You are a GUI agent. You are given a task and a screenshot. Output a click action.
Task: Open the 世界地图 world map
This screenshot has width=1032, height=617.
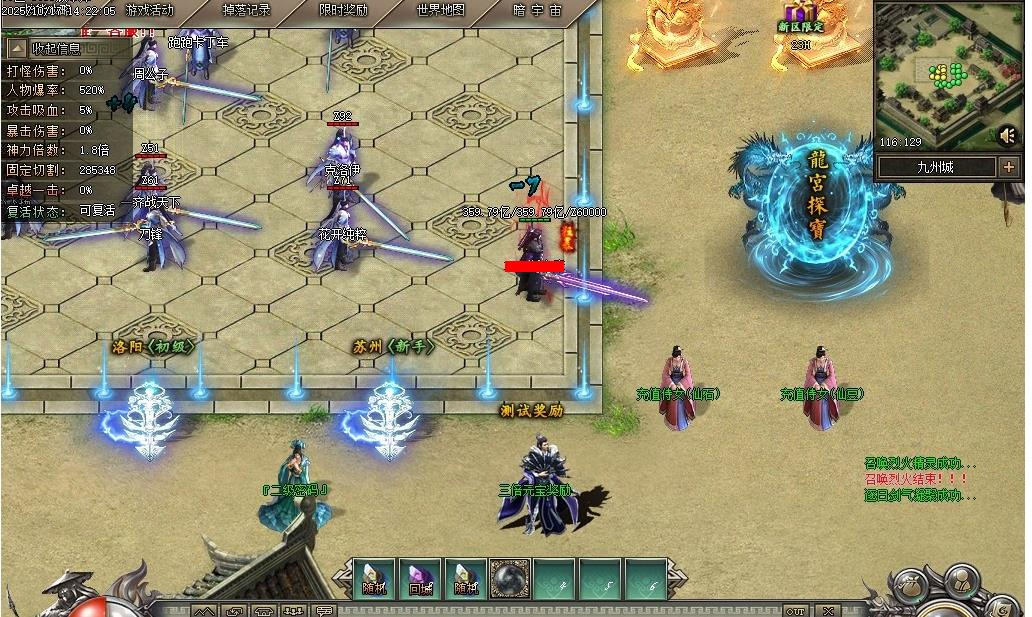pyautogui.click(x=440, y=11)
